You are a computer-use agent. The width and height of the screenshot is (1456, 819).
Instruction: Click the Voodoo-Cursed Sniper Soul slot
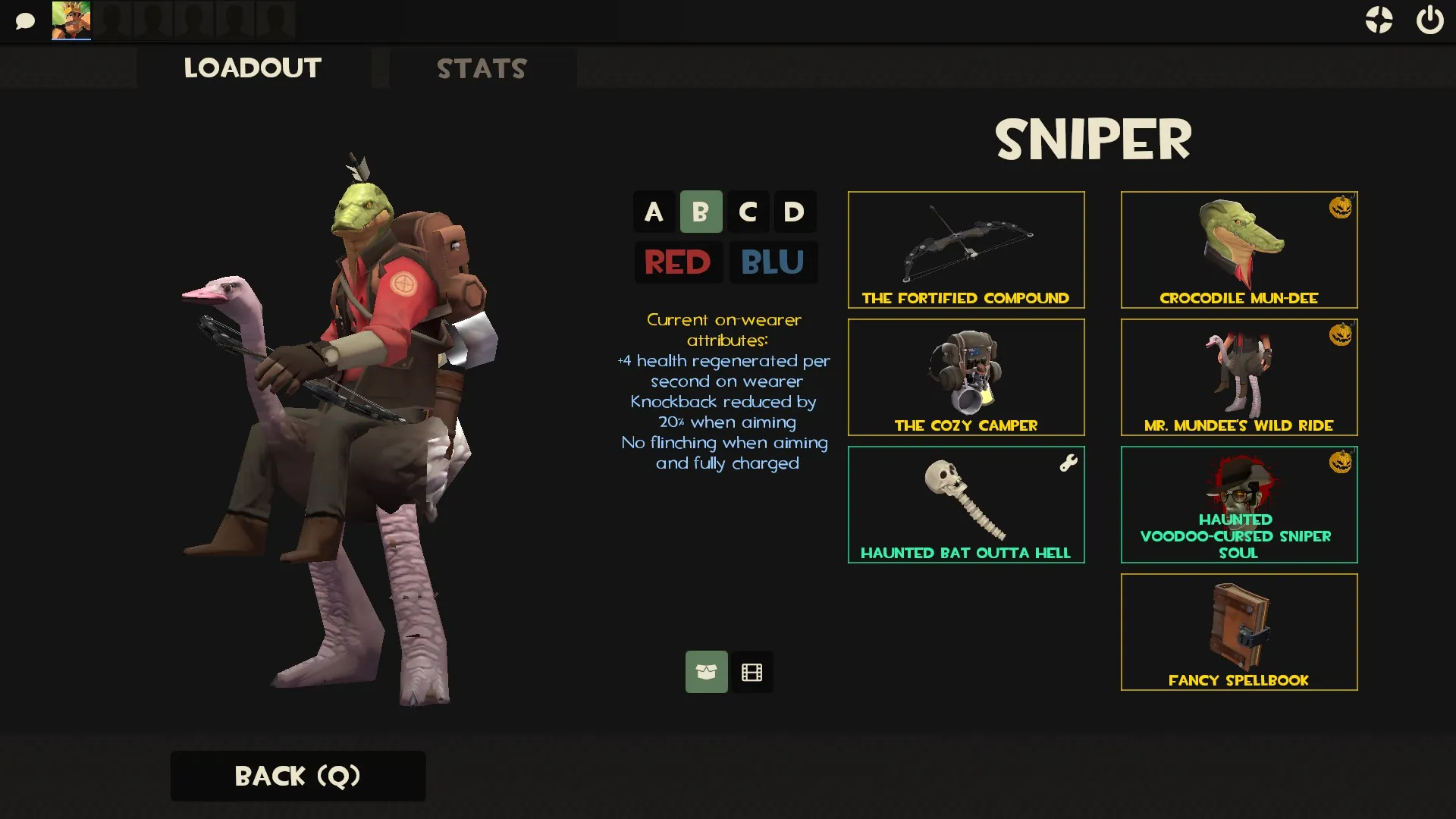[1239, 504]
